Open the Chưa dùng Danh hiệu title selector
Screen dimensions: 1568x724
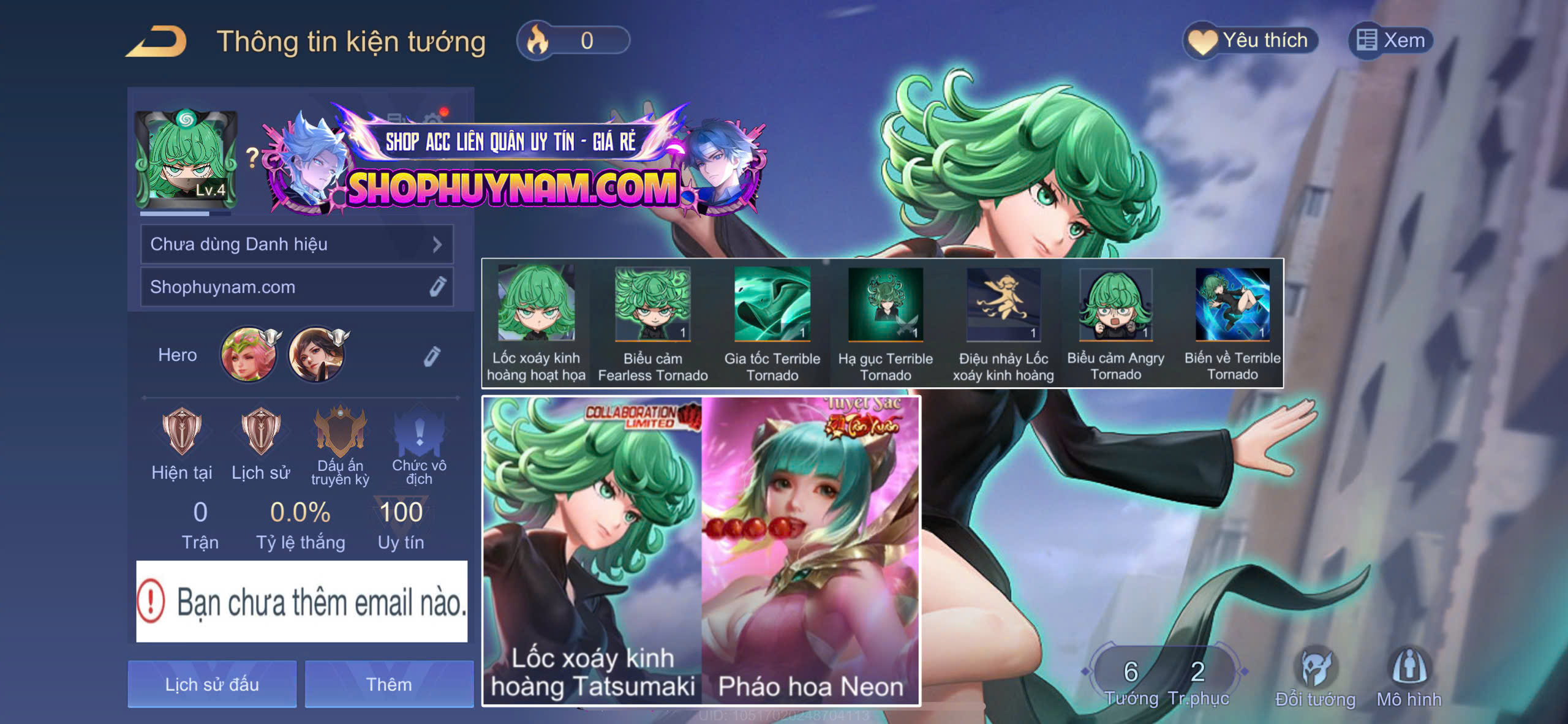click(296, 244)
